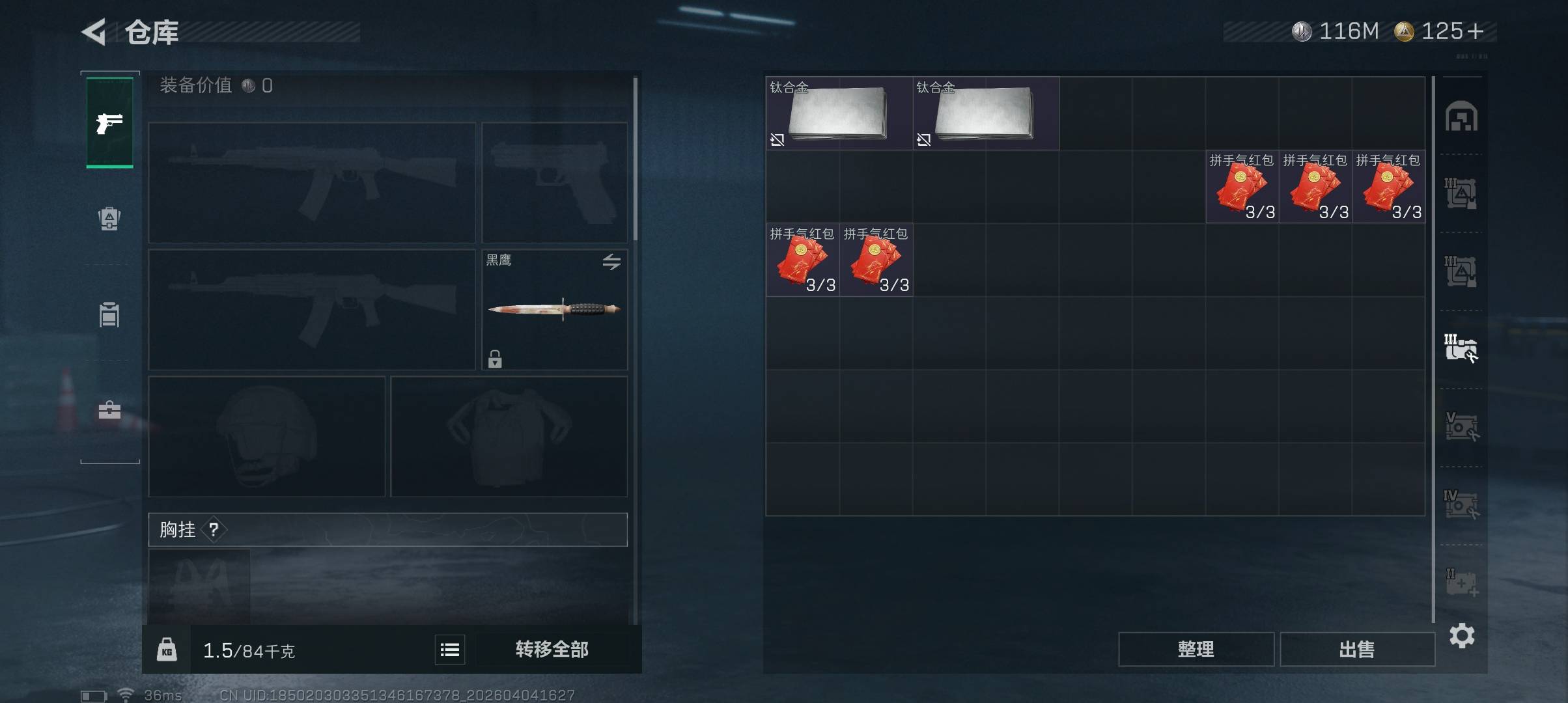
Task: Open the 胸挂 help question mark
Action: (x=214, y=530)
